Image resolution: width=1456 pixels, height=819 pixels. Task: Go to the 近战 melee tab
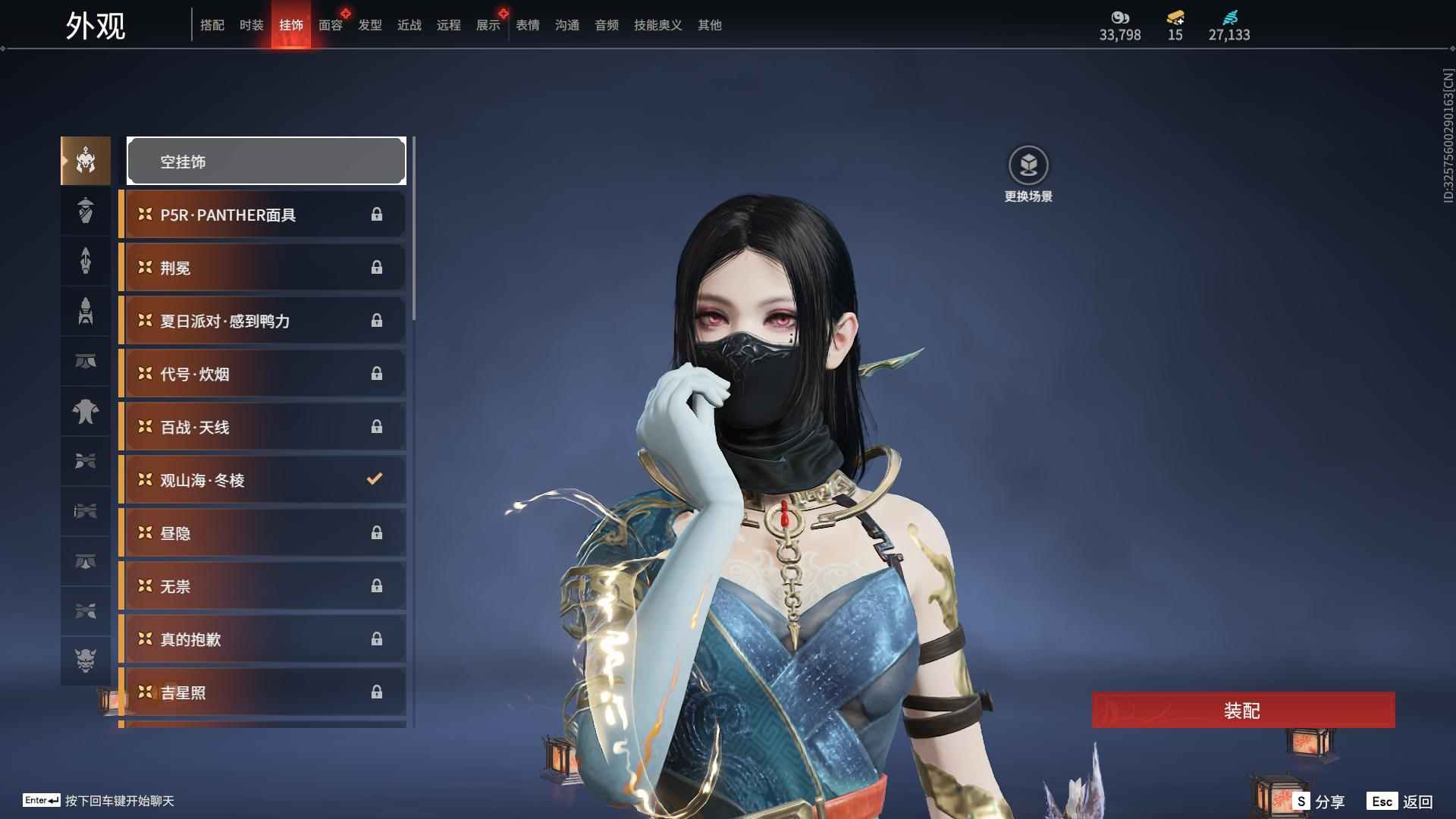tap(409, 25)
